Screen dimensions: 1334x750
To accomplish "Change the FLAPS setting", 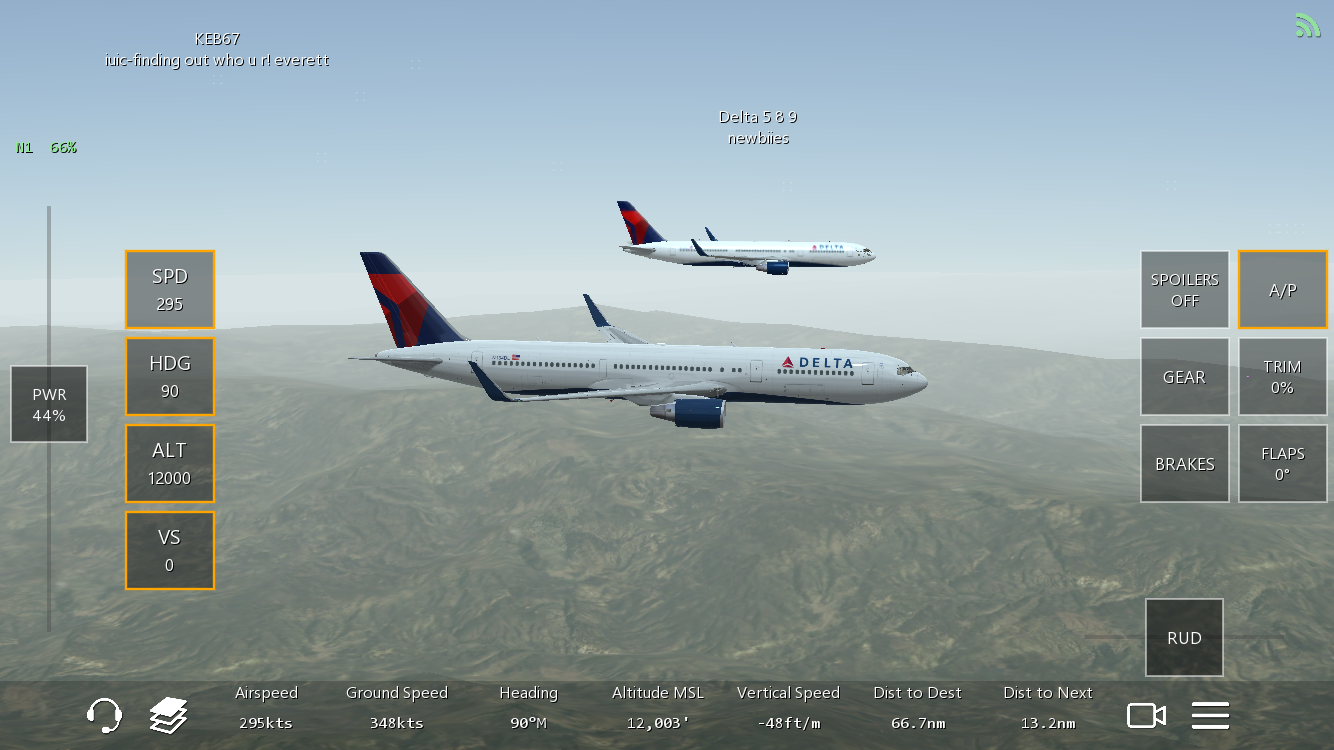I will tap(1283, 464).
